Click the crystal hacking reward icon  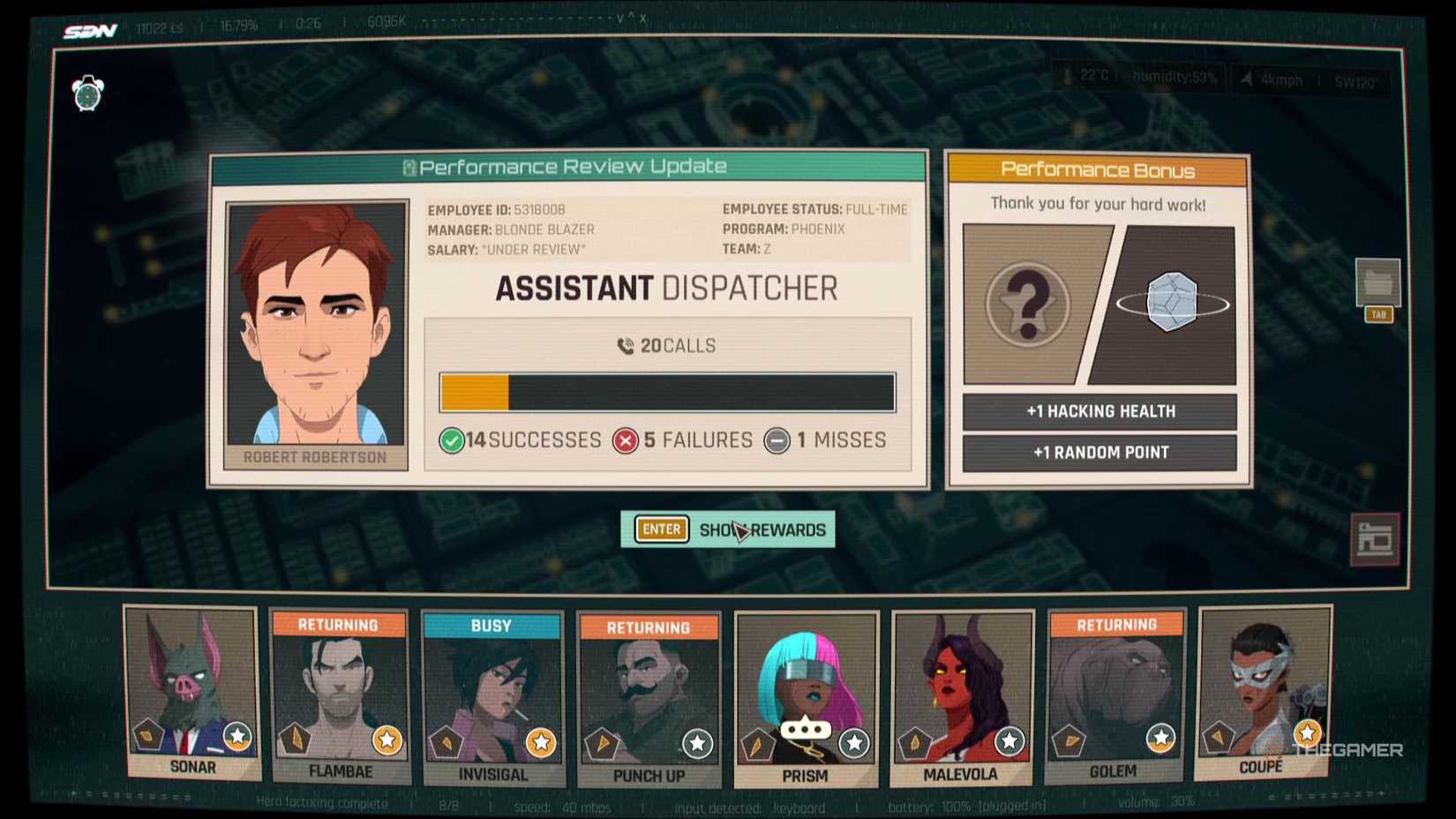pyautogui.click(x=1174, y=301)
